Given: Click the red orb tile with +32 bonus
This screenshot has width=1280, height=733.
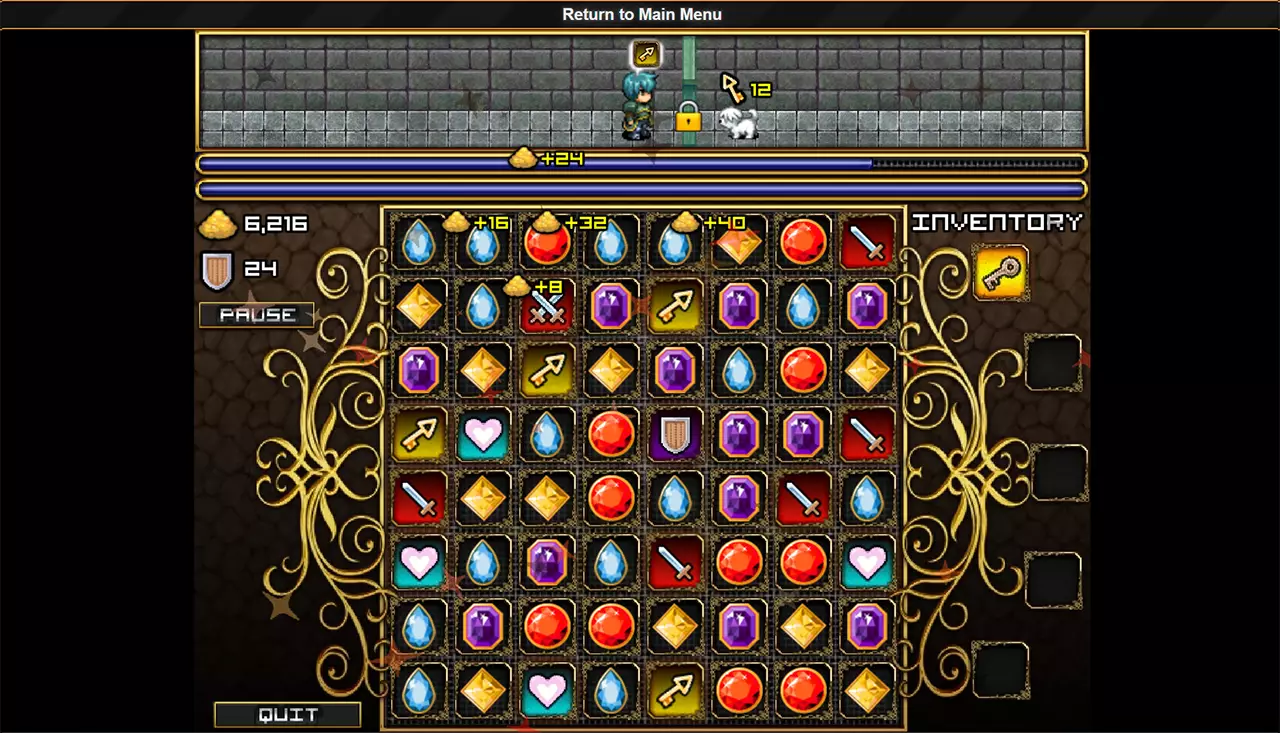Looking at the screenshot, I should [x=547, y=240].
